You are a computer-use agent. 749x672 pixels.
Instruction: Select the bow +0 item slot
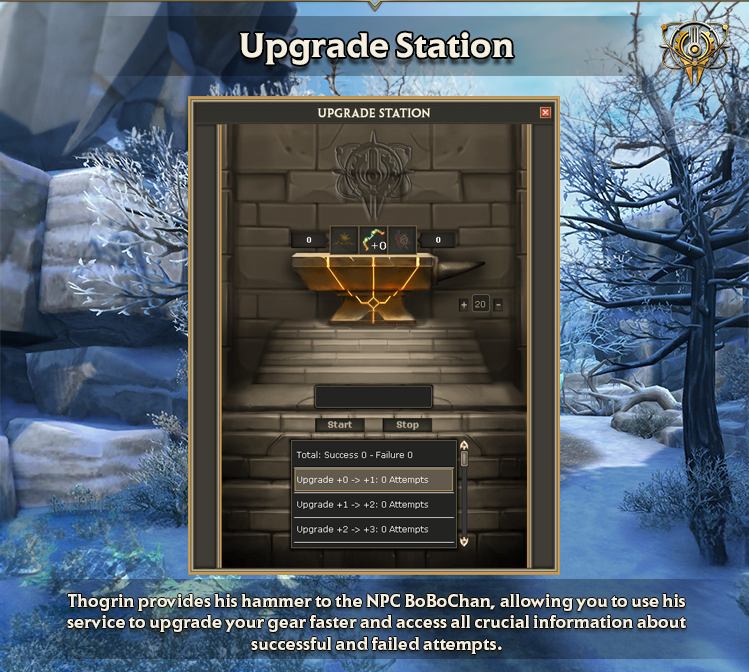tap(373, 240)
